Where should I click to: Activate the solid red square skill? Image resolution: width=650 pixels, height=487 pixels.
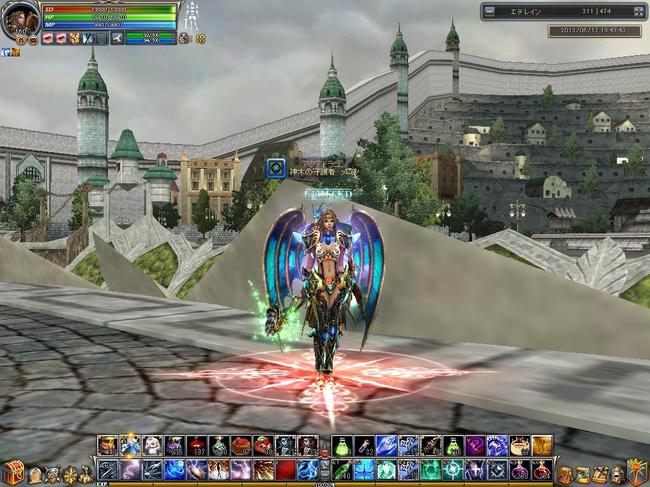tap(285, 469)
